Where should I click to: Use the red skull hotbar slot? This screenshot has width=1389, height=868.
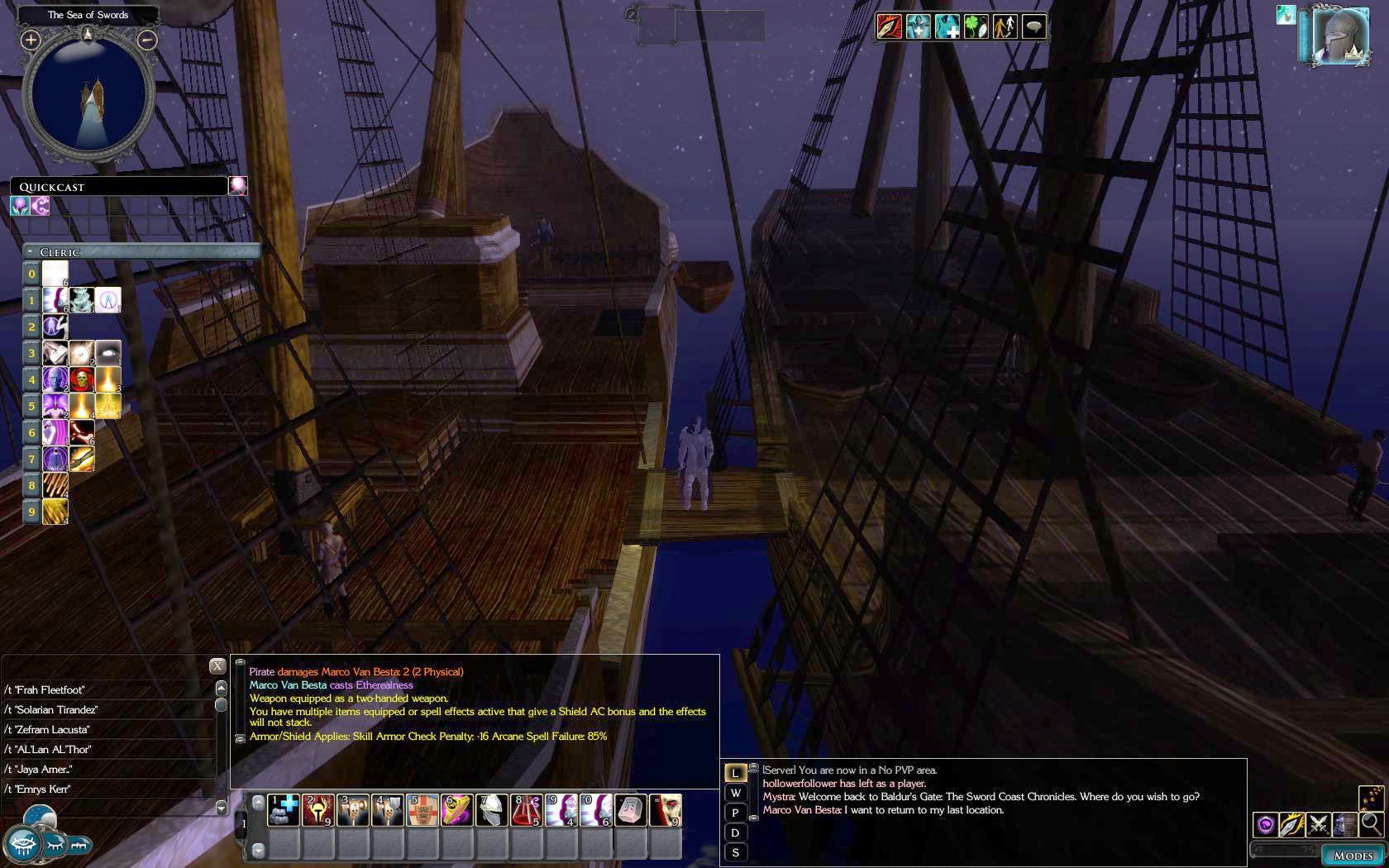(x=666, y=810)
